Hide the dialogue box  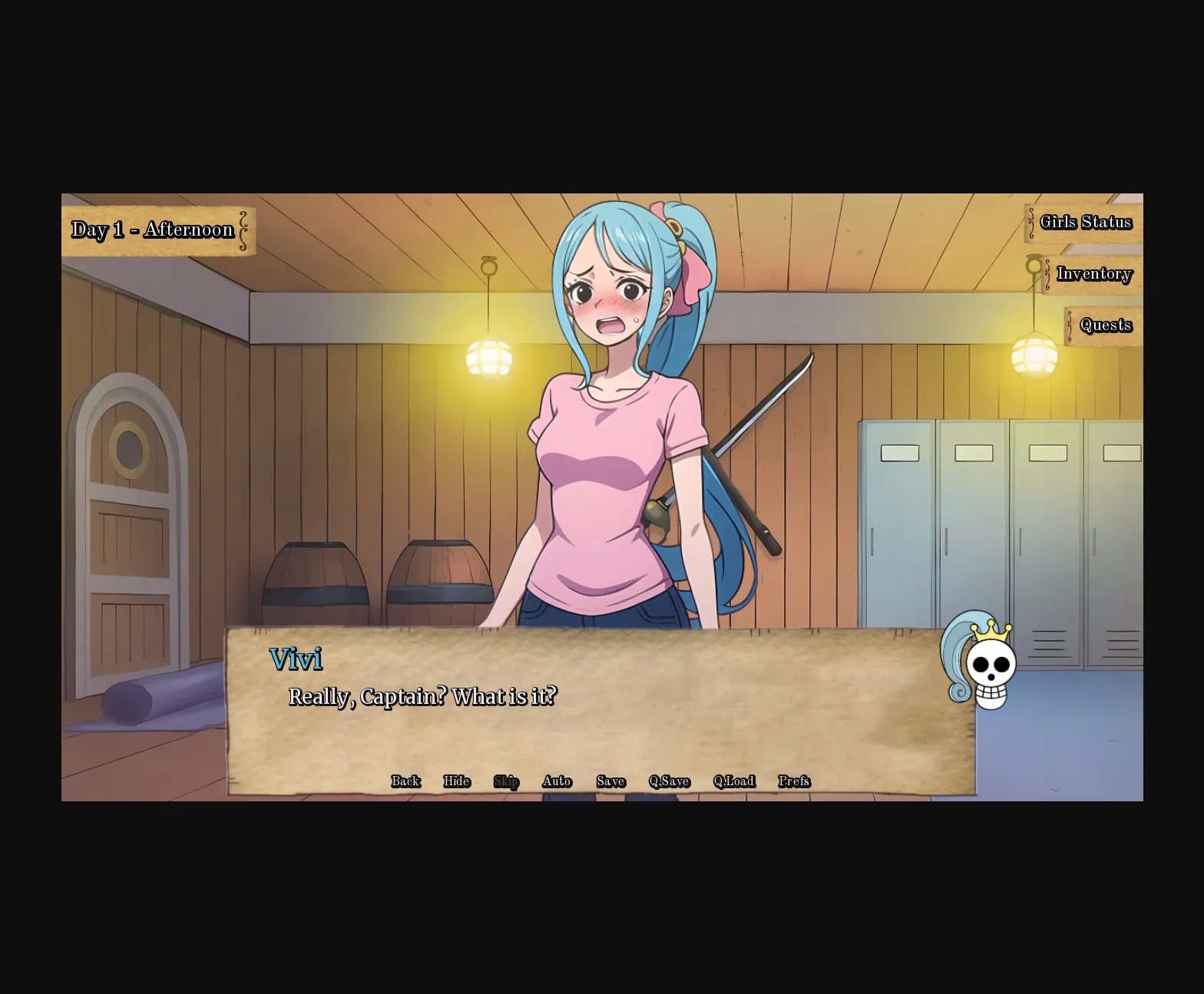(456, 781)
